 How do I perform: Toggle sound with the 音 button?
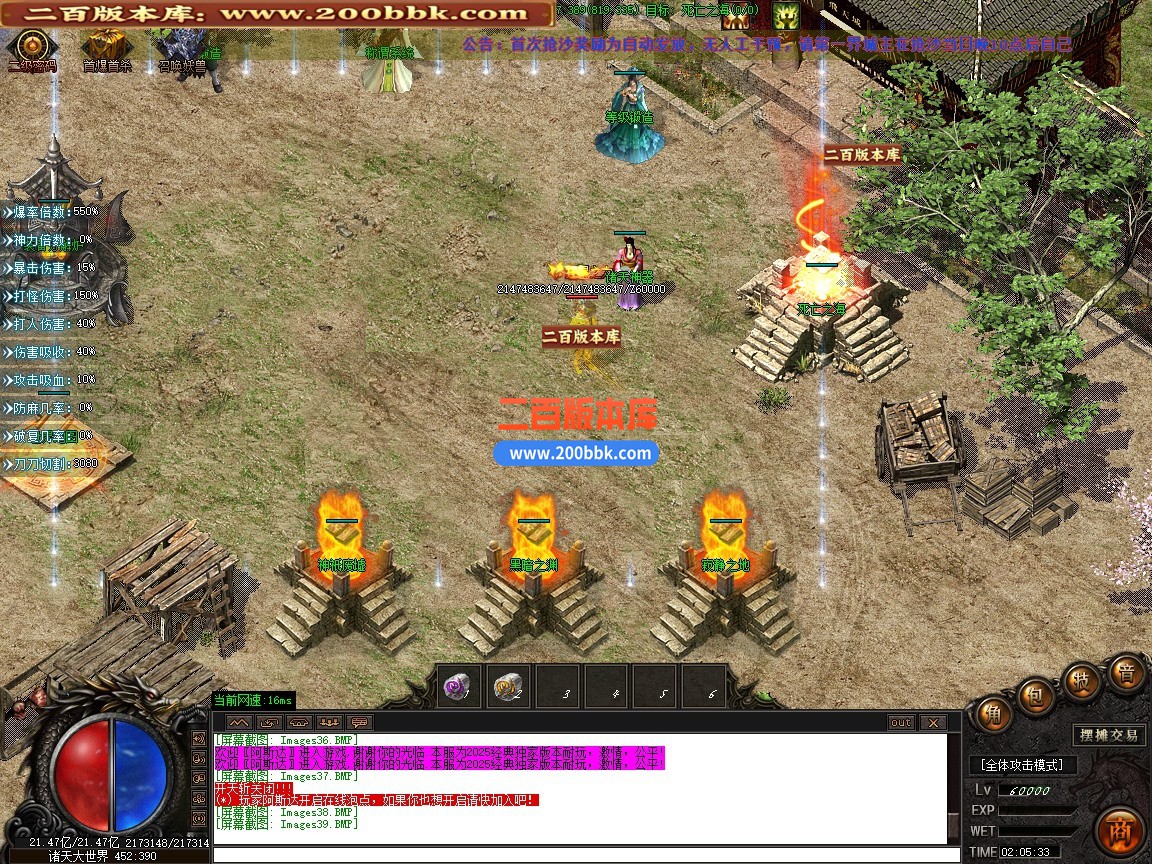[1126, 673]
